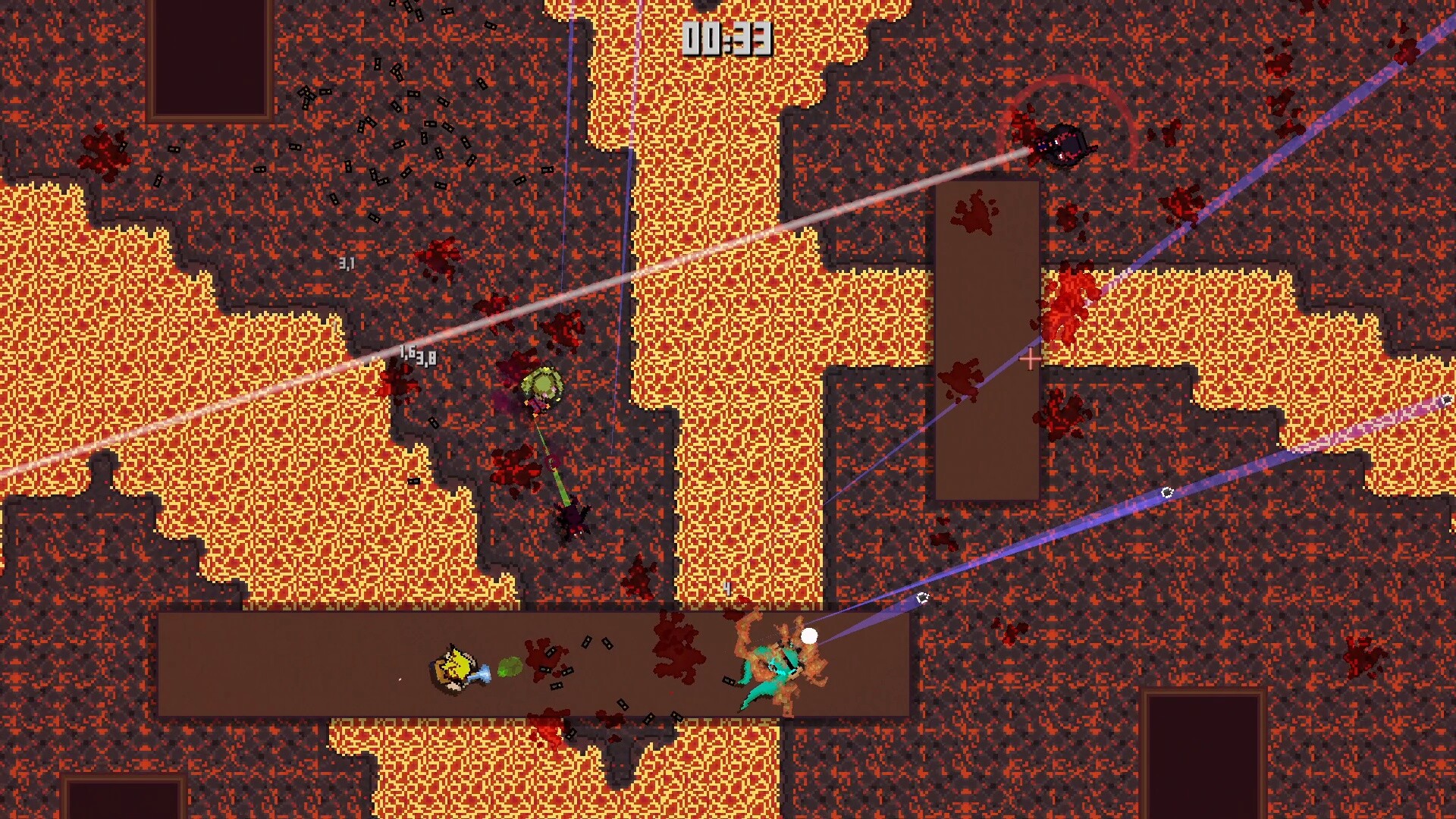
Task: Click the vertical brown pillar on the right
Action: (986, 341)
